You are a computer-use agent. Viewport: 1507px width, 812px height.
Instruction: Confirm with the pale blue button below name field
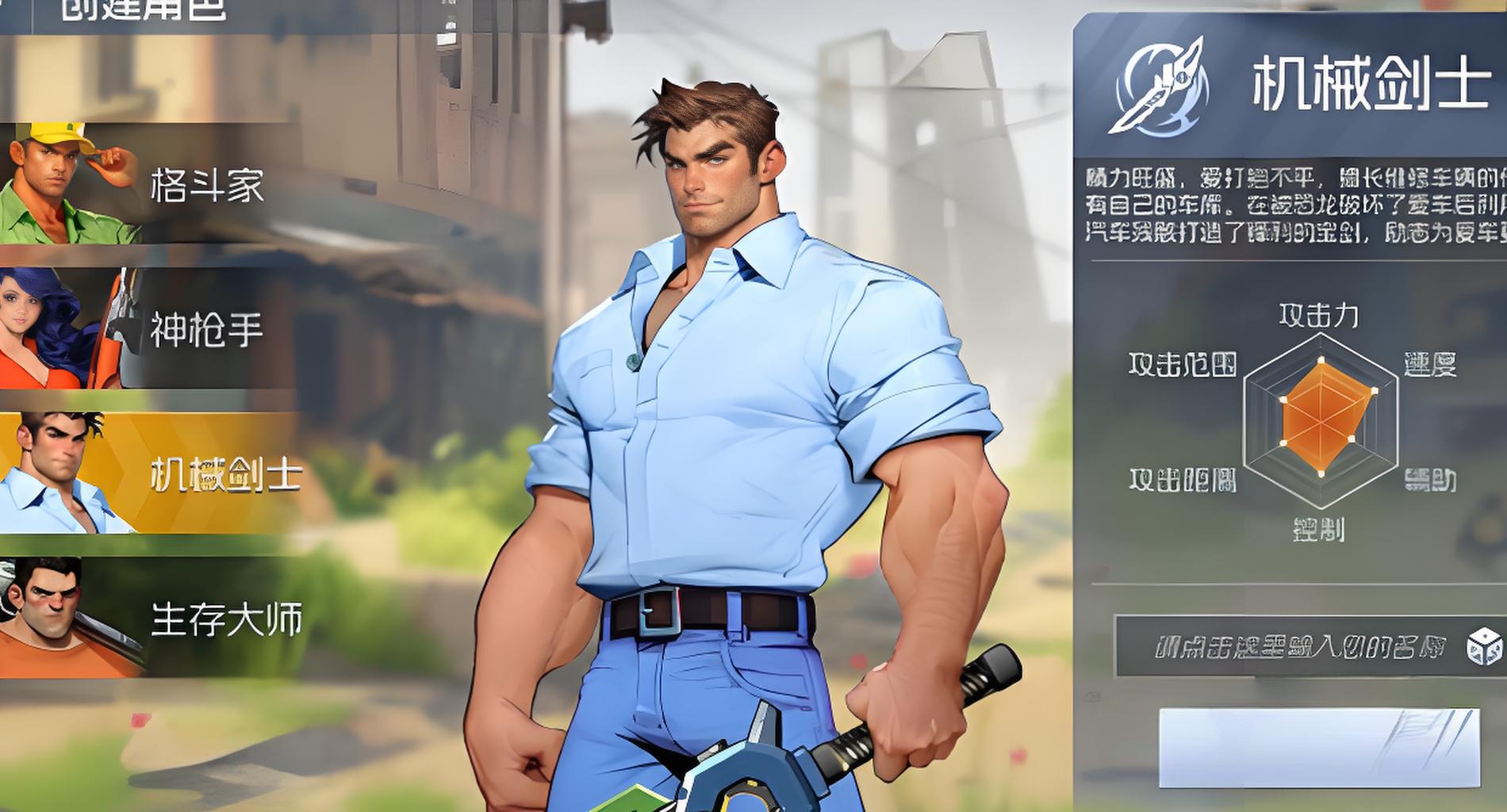pyautogui.click(x=1318, y=747)
